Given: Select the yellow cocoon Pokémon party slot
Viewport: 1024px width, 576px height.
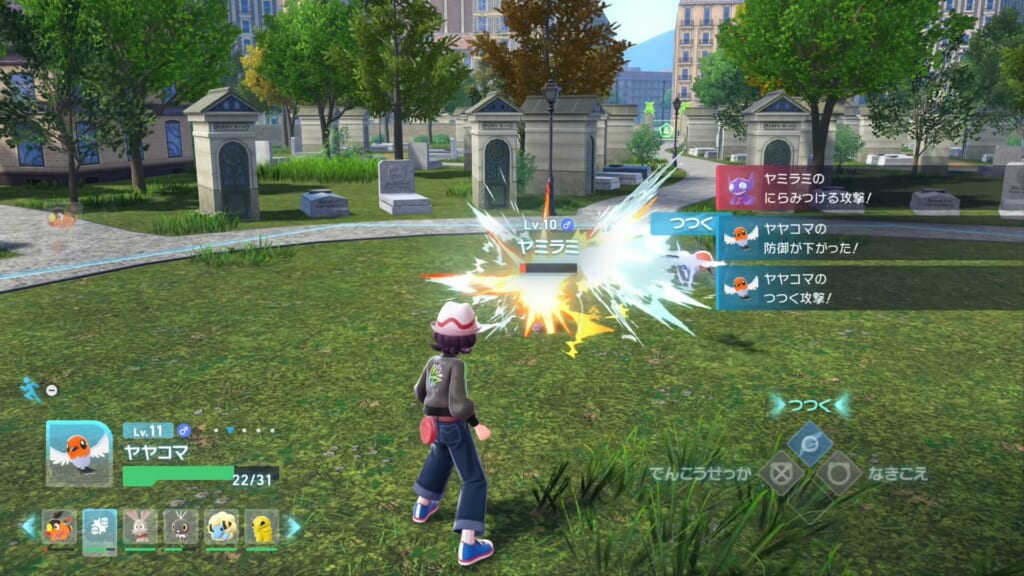Looking at the screenshot, I should (261, 527).
